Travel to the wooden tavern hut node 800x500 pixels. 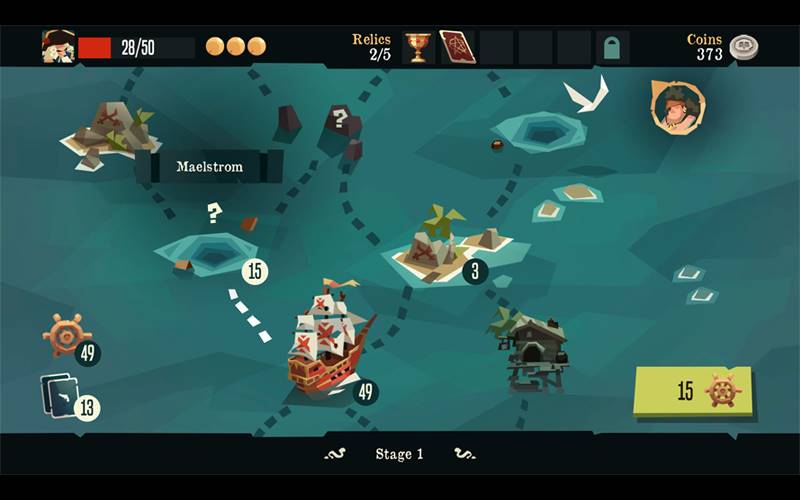pos(535,350)
